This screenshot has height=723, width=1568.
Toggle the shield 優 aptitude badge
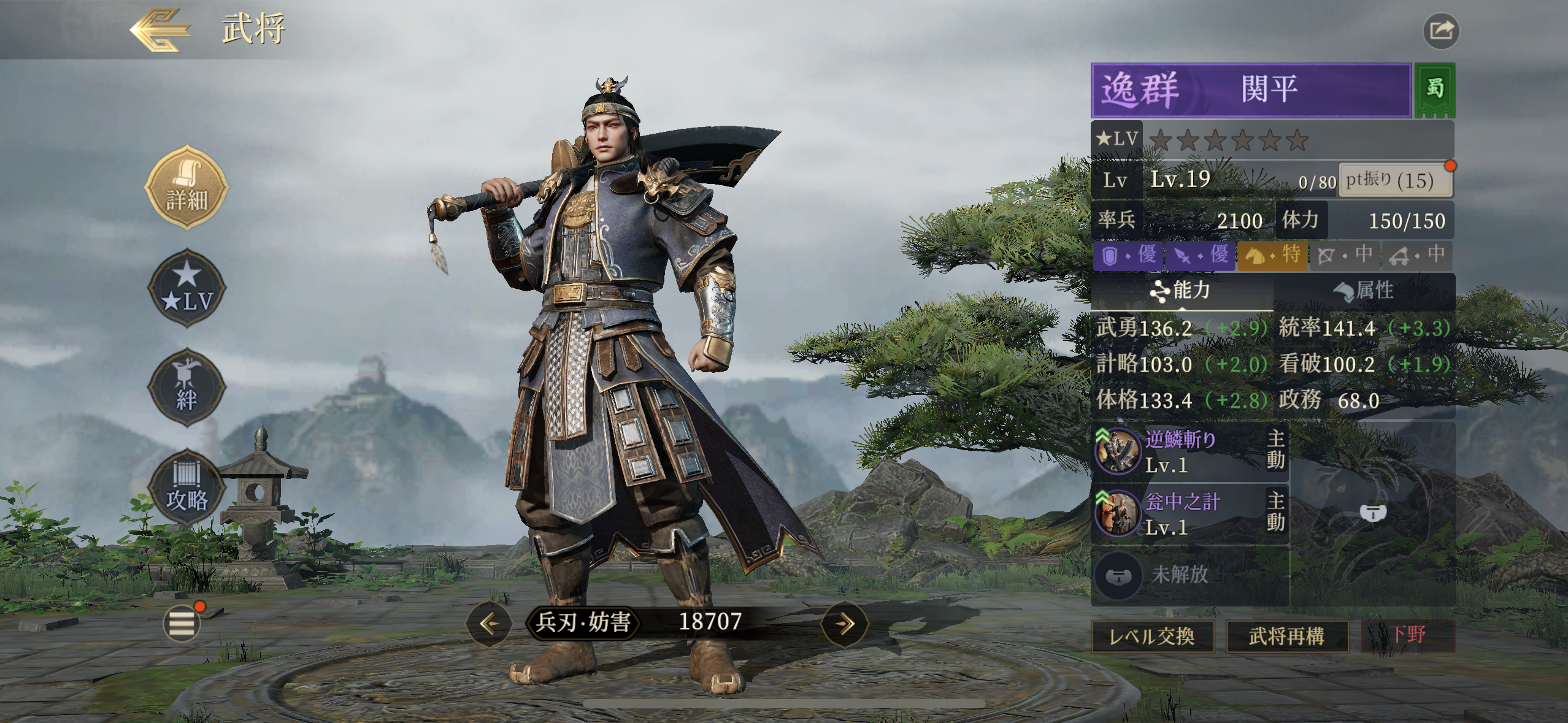[1126, 256]
